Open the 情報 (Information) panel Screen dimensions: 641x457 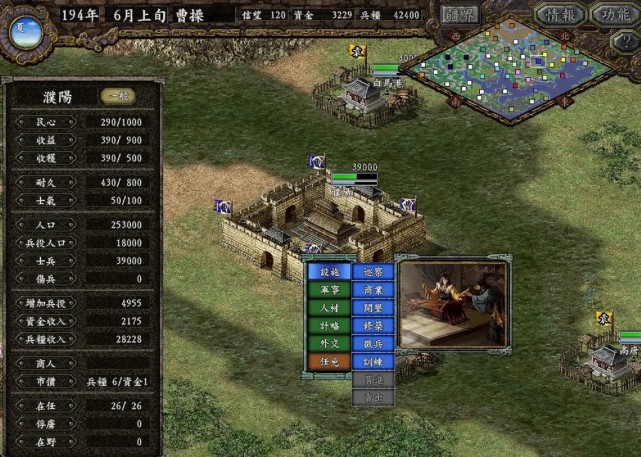pos(560,14)
